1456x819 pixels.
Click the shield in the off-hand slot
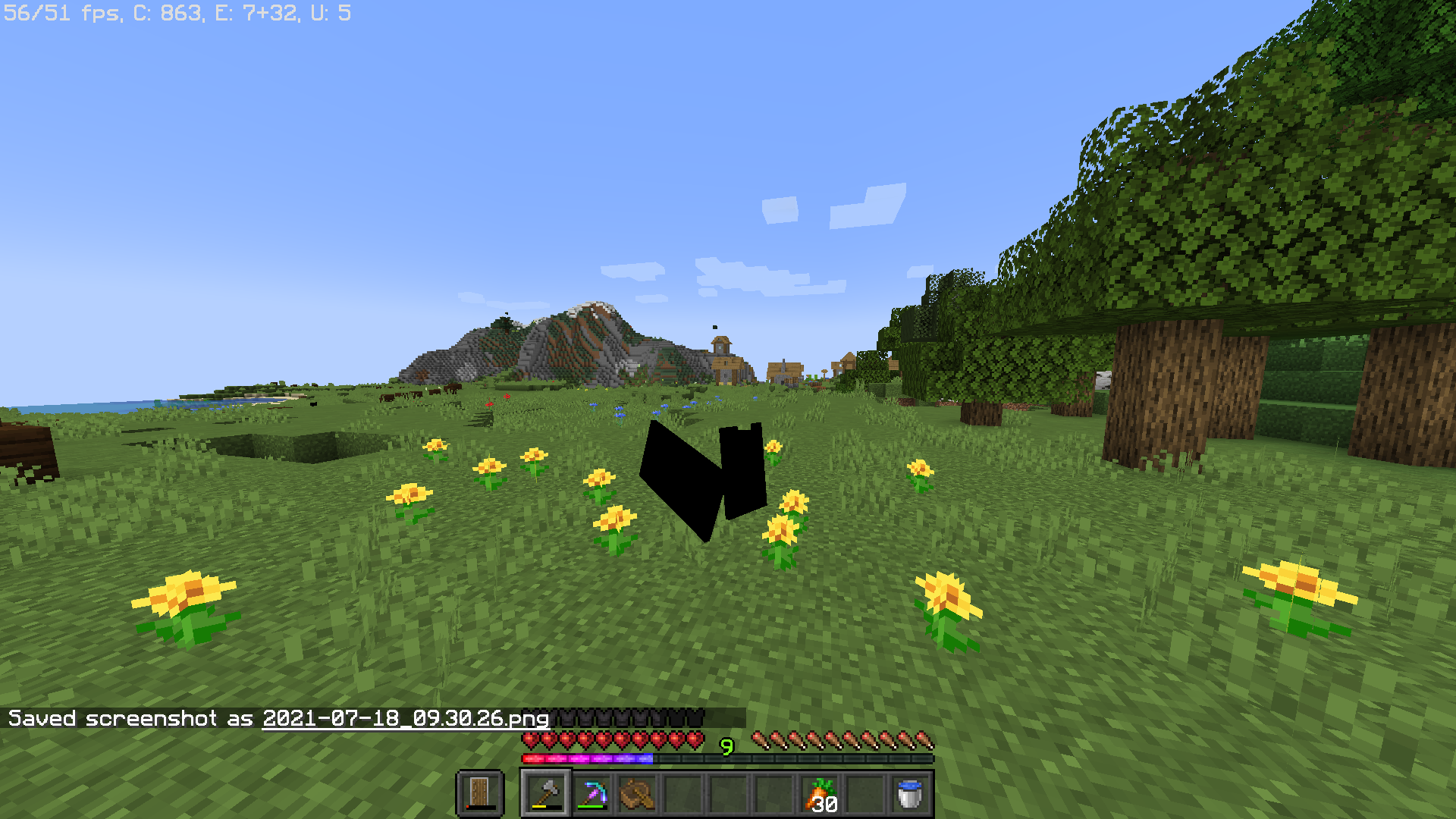click(481, 792)
